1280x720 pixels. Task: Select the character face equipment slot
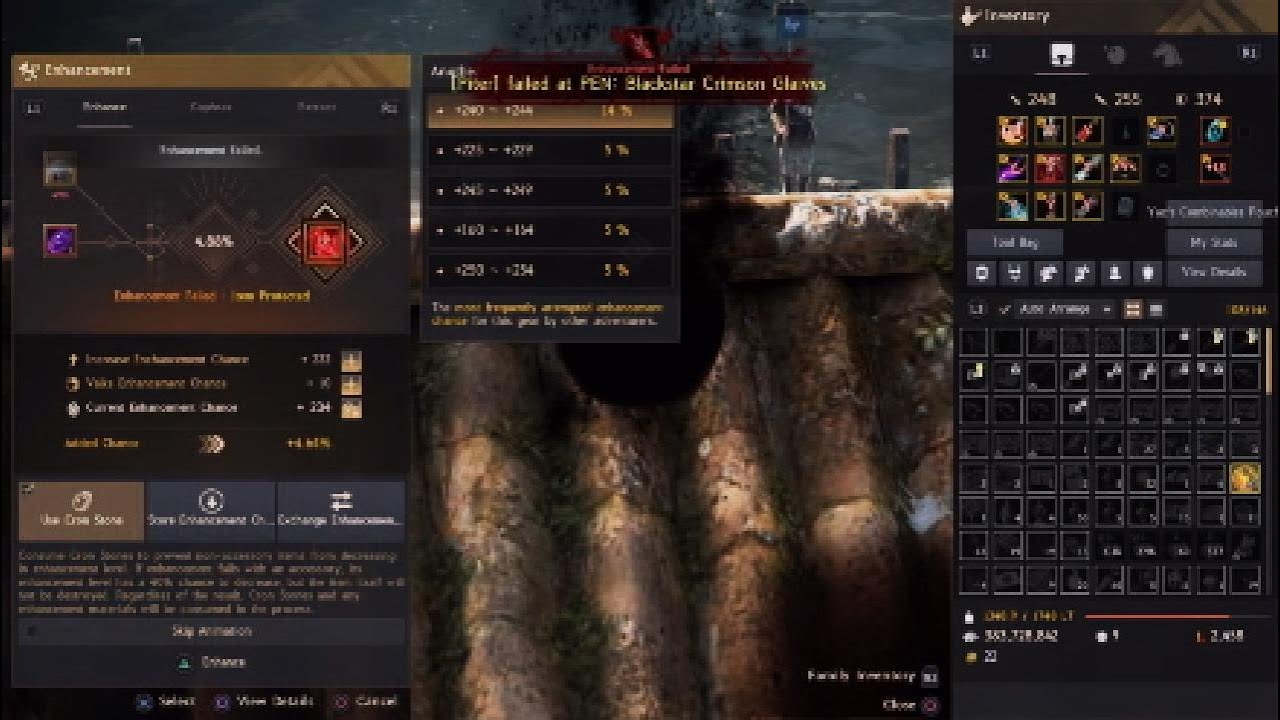(x=1013, y=131)
